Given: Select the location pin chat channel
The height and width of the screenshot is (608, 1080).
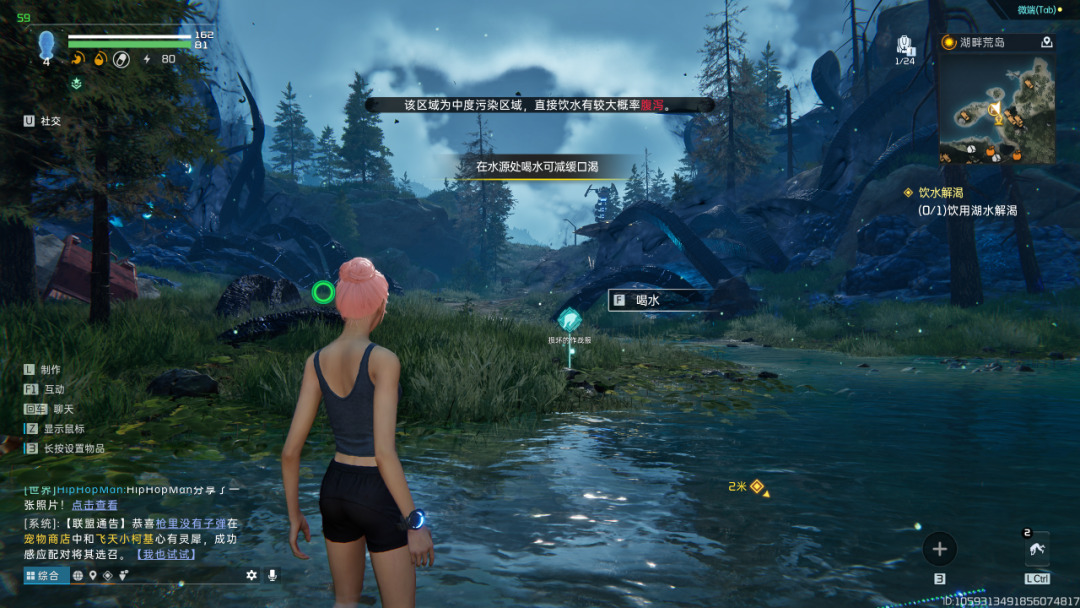Looking at the screenshot, I should 93,575.
